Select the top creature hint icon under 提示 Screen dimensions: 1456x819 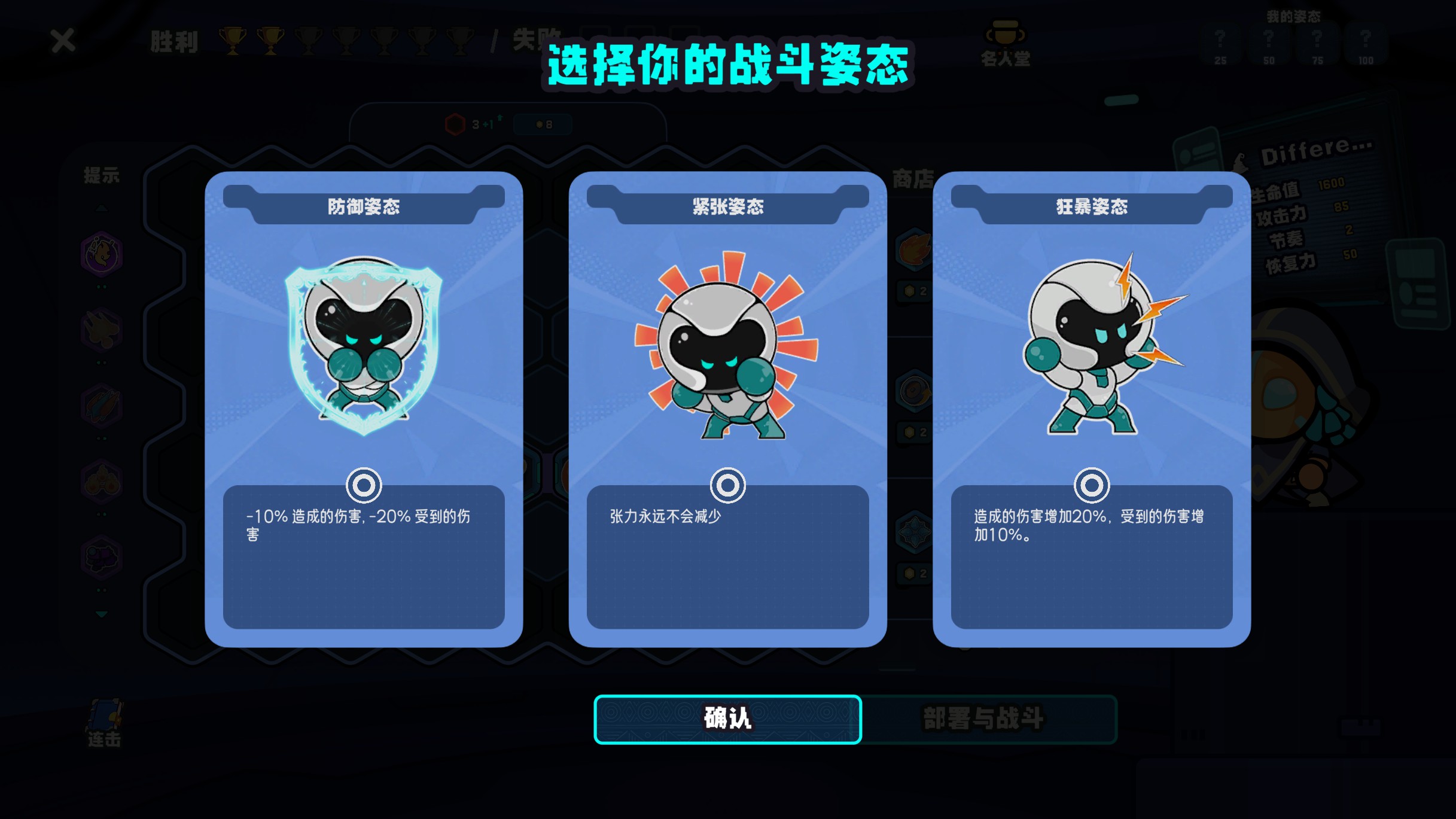click(x=100, y=254)
